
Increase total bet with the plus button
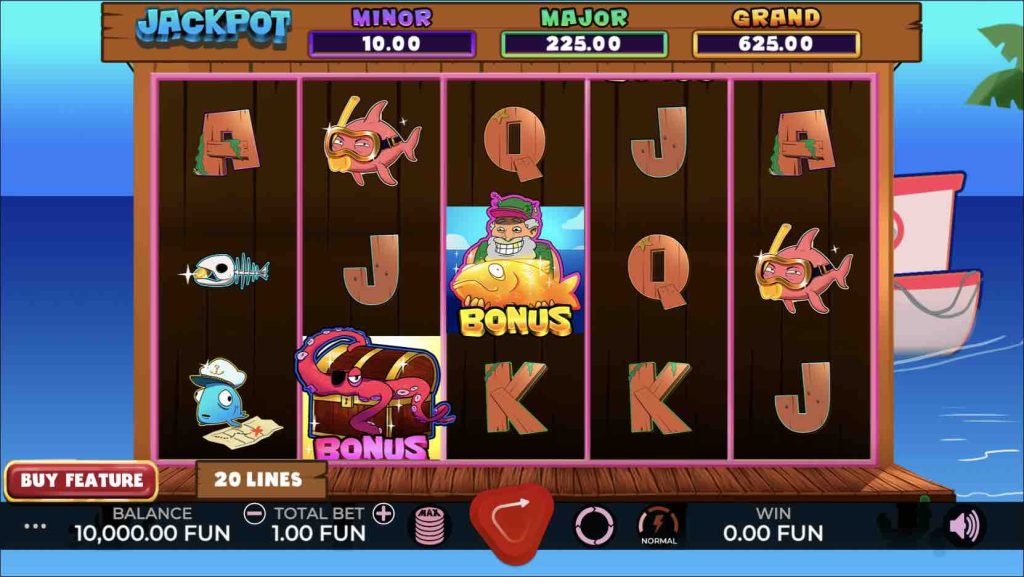pos(383,514)
